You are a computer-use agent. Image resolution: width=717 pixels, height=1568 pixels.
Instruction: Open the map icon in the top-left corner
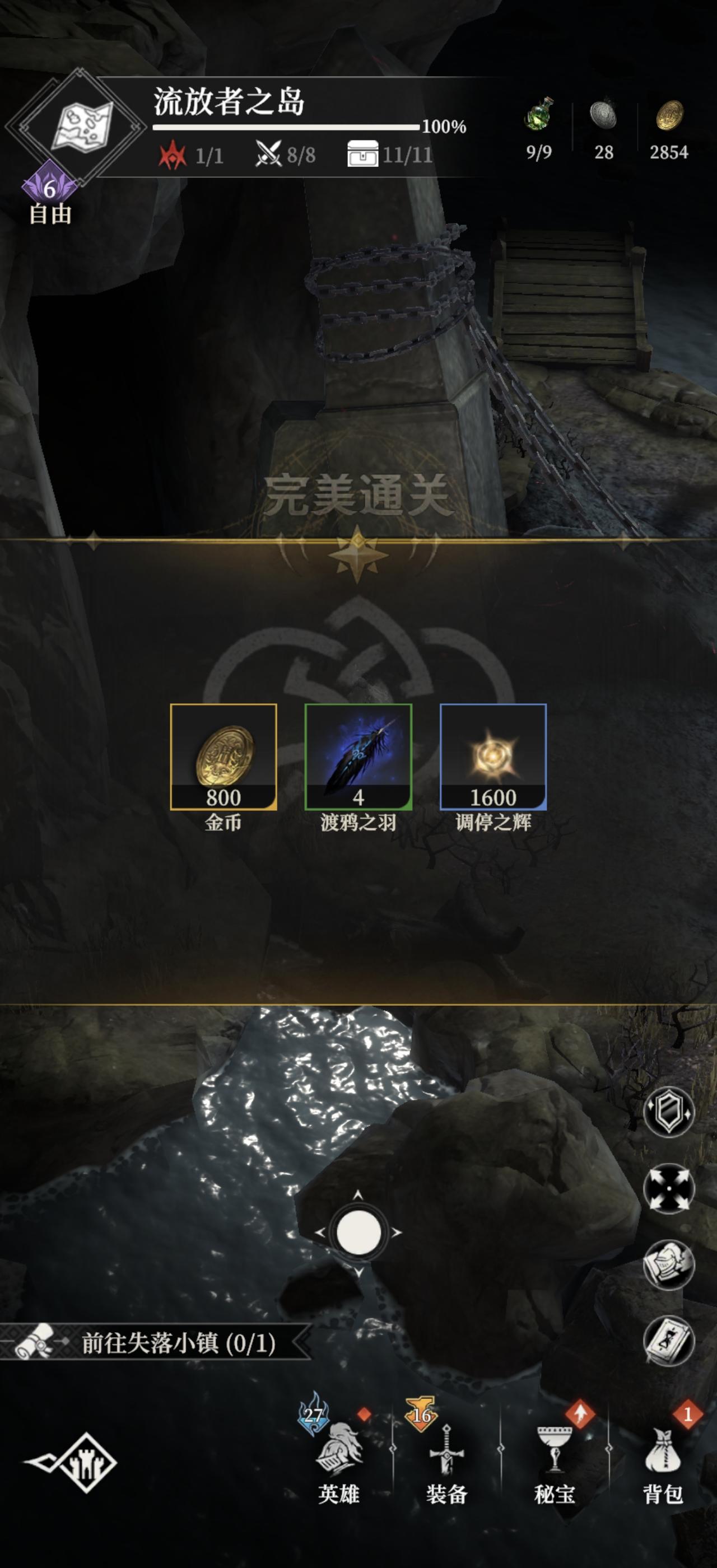[x=82, y=125]
